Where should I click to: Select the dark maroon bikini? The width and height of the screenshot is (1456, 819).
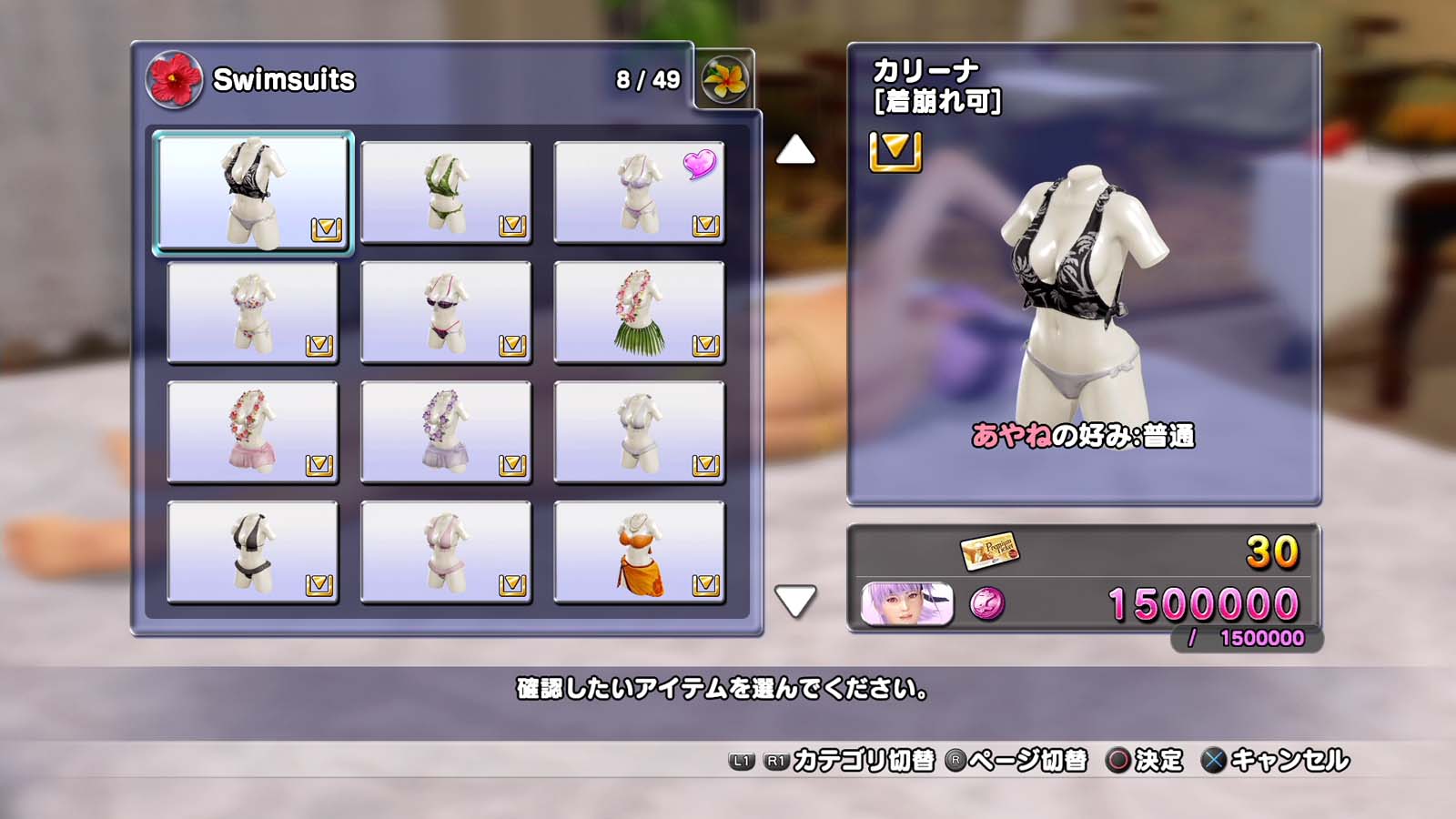pyautogui.click(x=446, y=312)
